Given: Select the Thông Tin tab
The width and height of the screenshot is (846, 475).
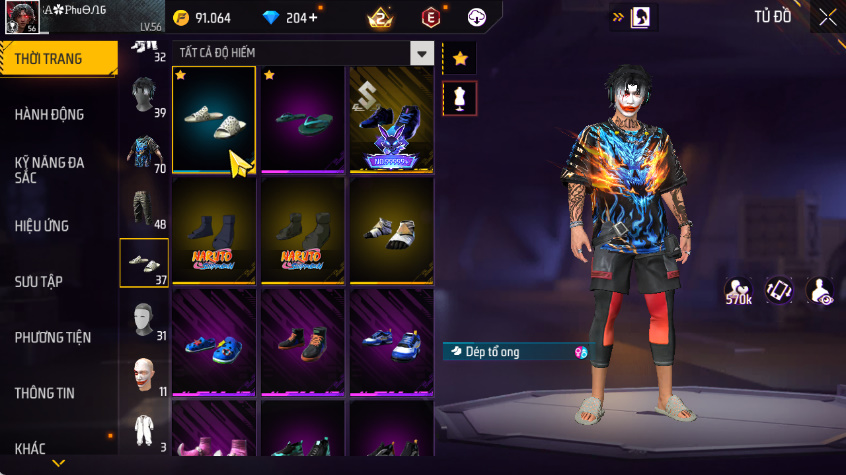Looking at the screenshot, I should pyautogui.click(x=45, y=393).
